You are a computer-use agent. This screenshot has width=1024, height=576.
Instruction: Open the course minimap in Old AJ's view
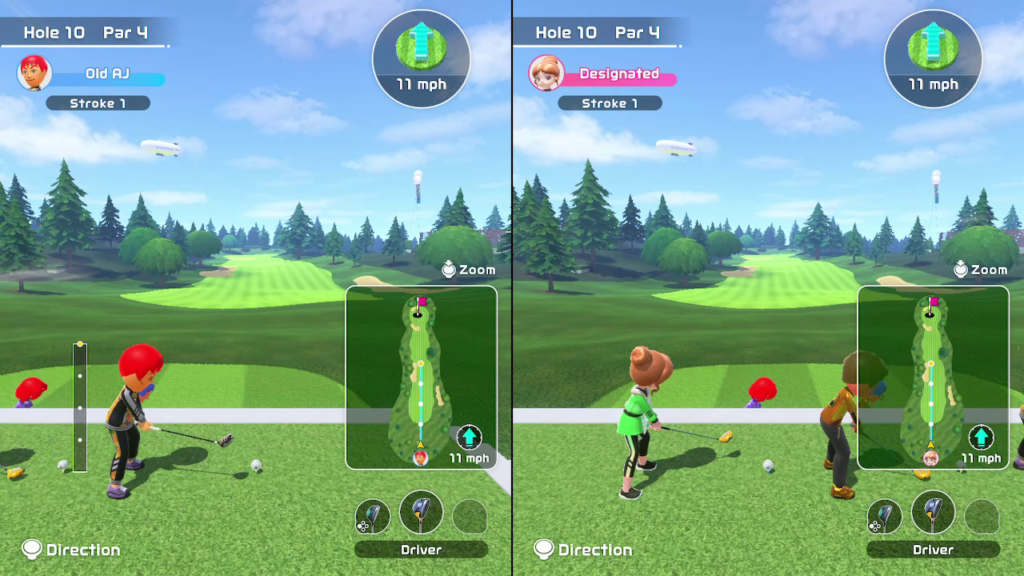pyautogui.click(x=421, y=377)
